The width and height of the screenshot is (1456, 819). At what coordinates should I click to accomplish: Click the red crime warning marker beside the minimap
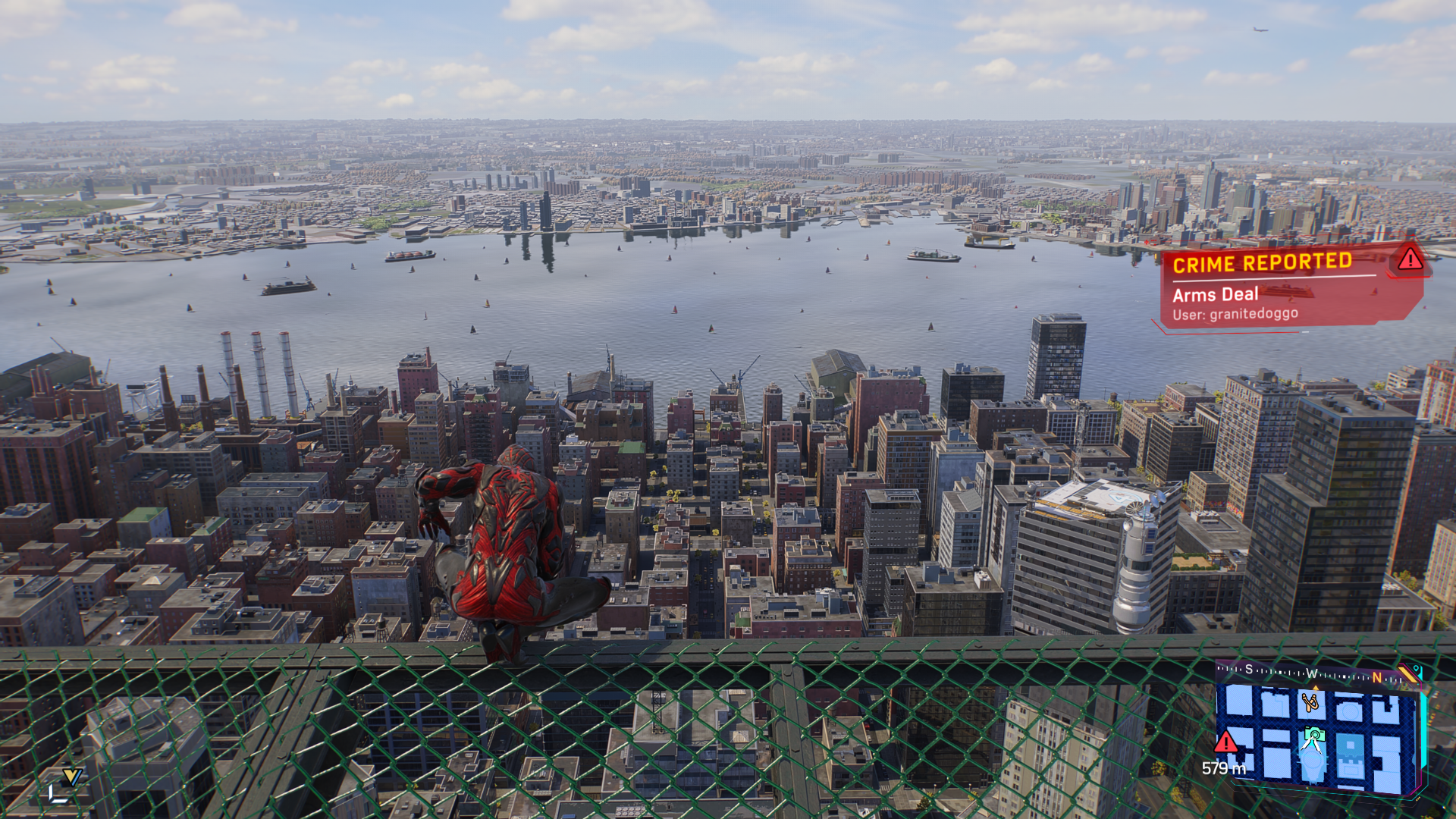[x=1225, y=742]
